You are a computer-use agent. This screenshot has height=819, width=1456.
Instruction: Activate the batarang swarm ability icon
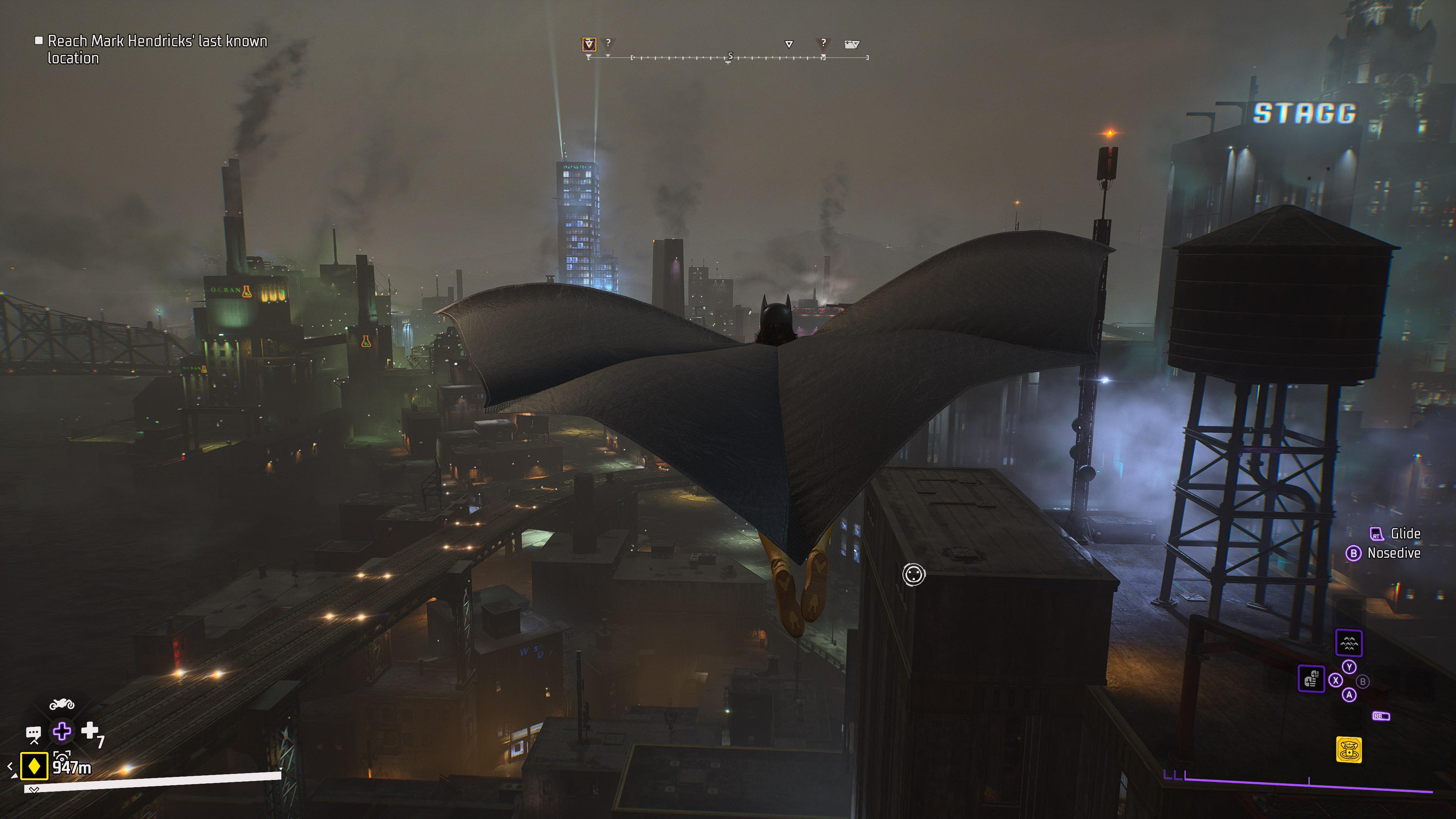point(1349,643)
